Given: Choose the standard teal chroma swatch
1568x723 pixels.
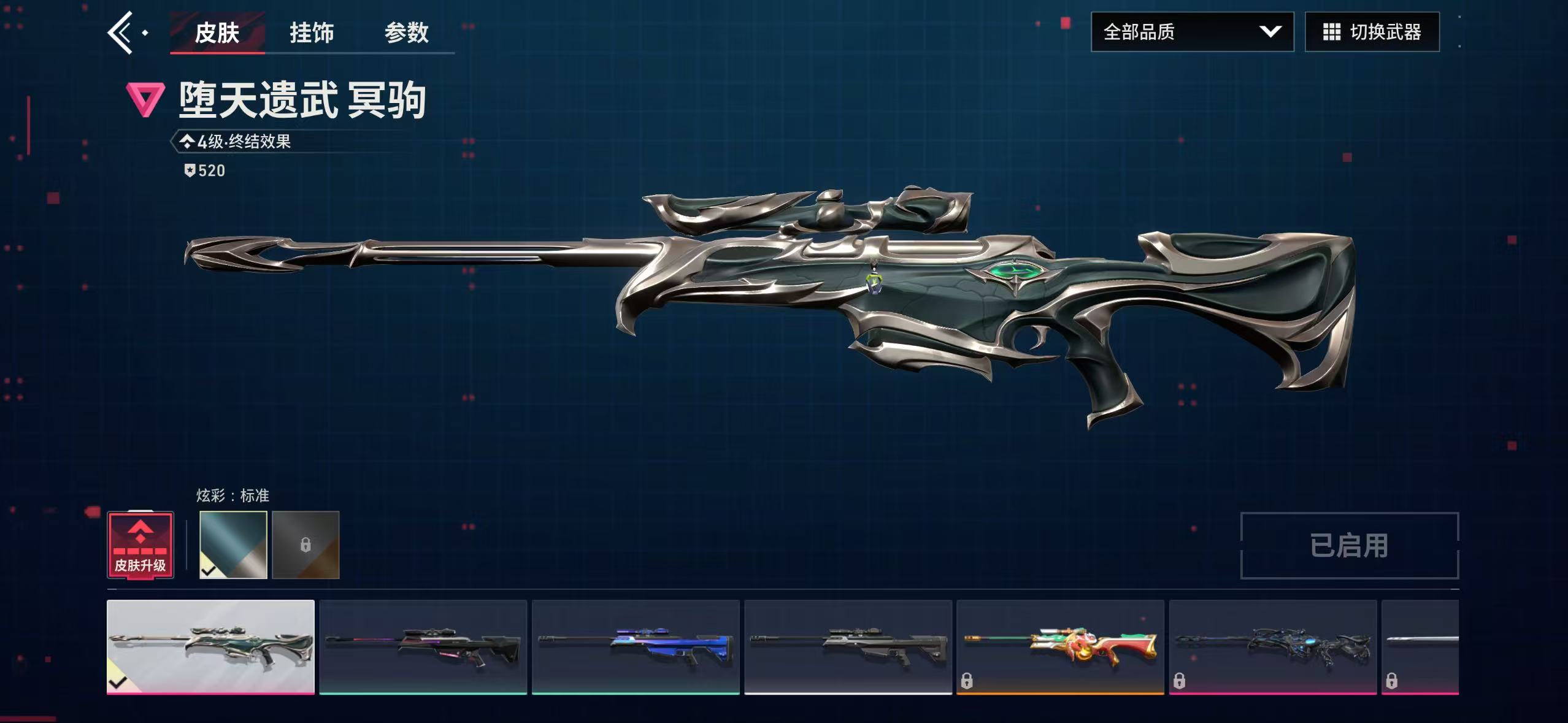Looking at the screenshot, I should 233,545.
